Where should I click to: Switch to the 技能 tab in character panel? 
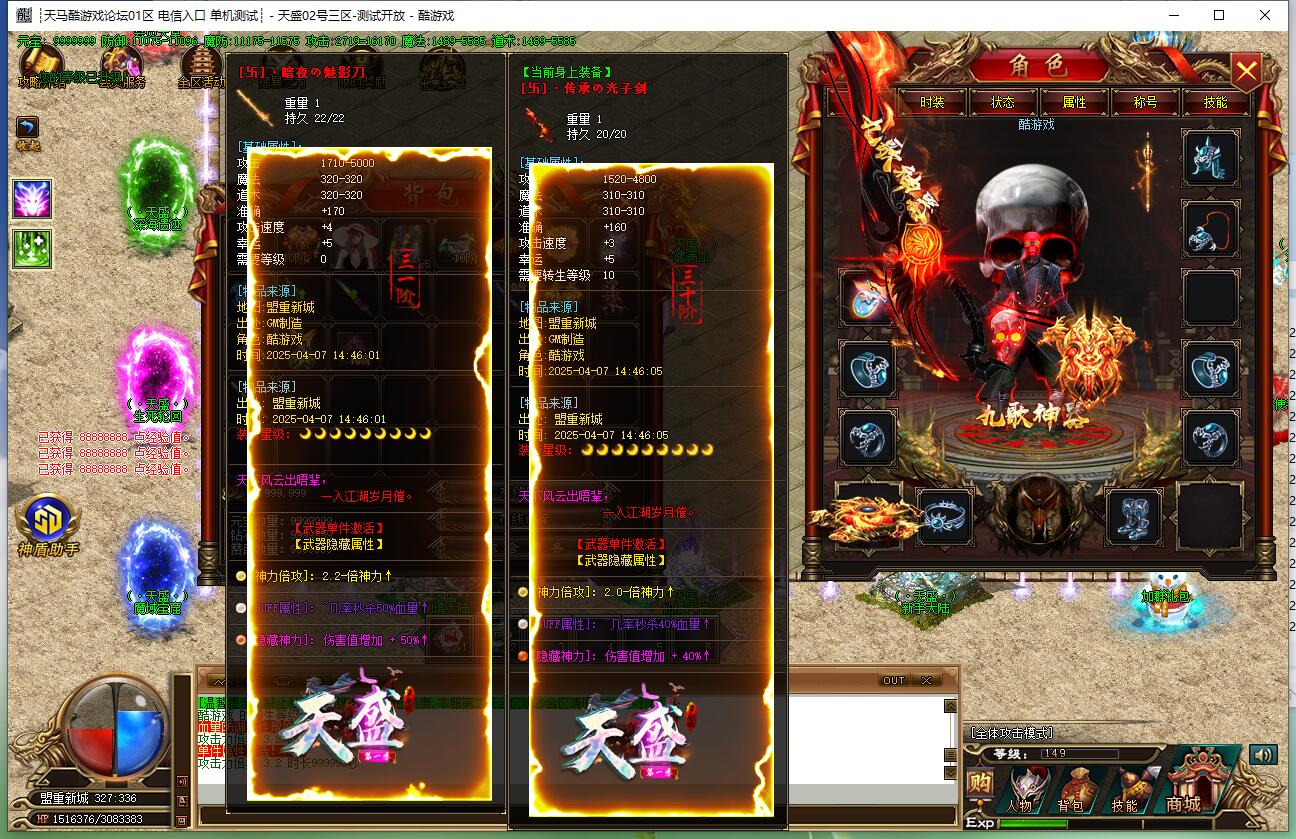[x=1215, y=102]
